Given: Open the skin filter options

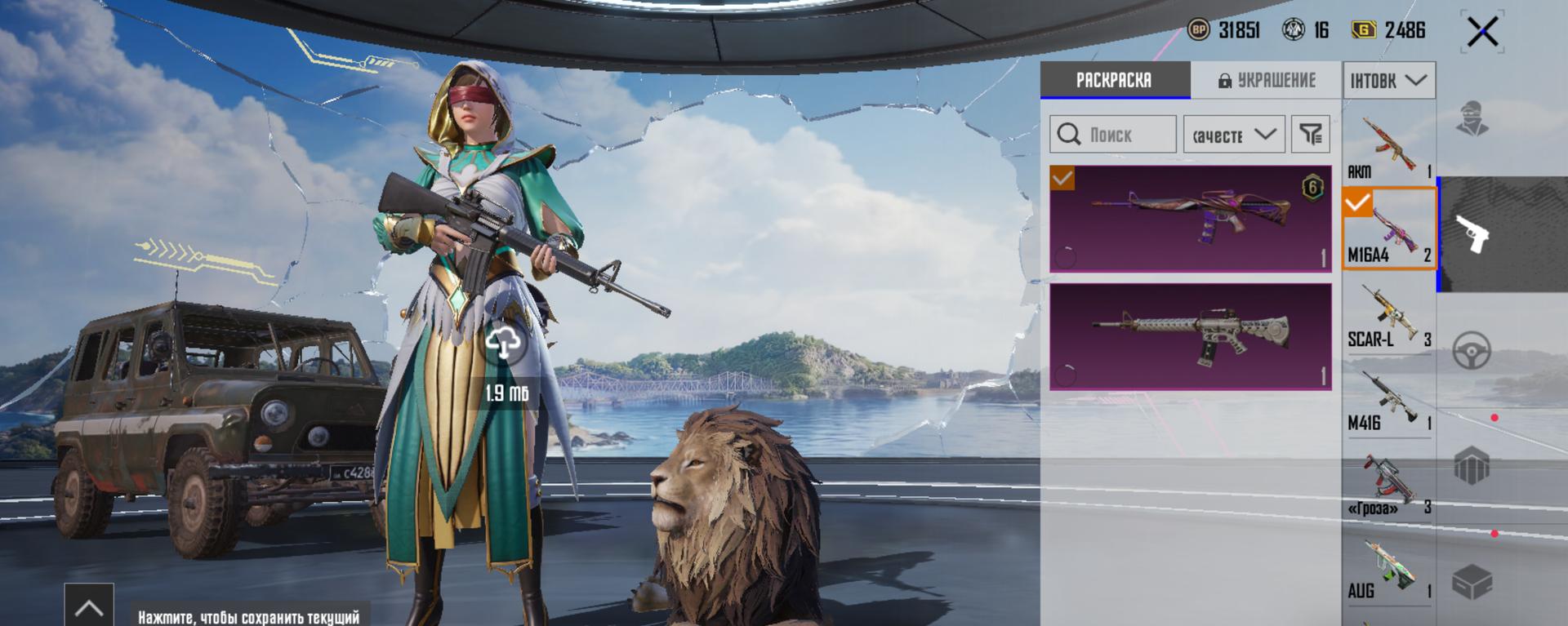Looking at the screenshot, I should coord(1311,135).
